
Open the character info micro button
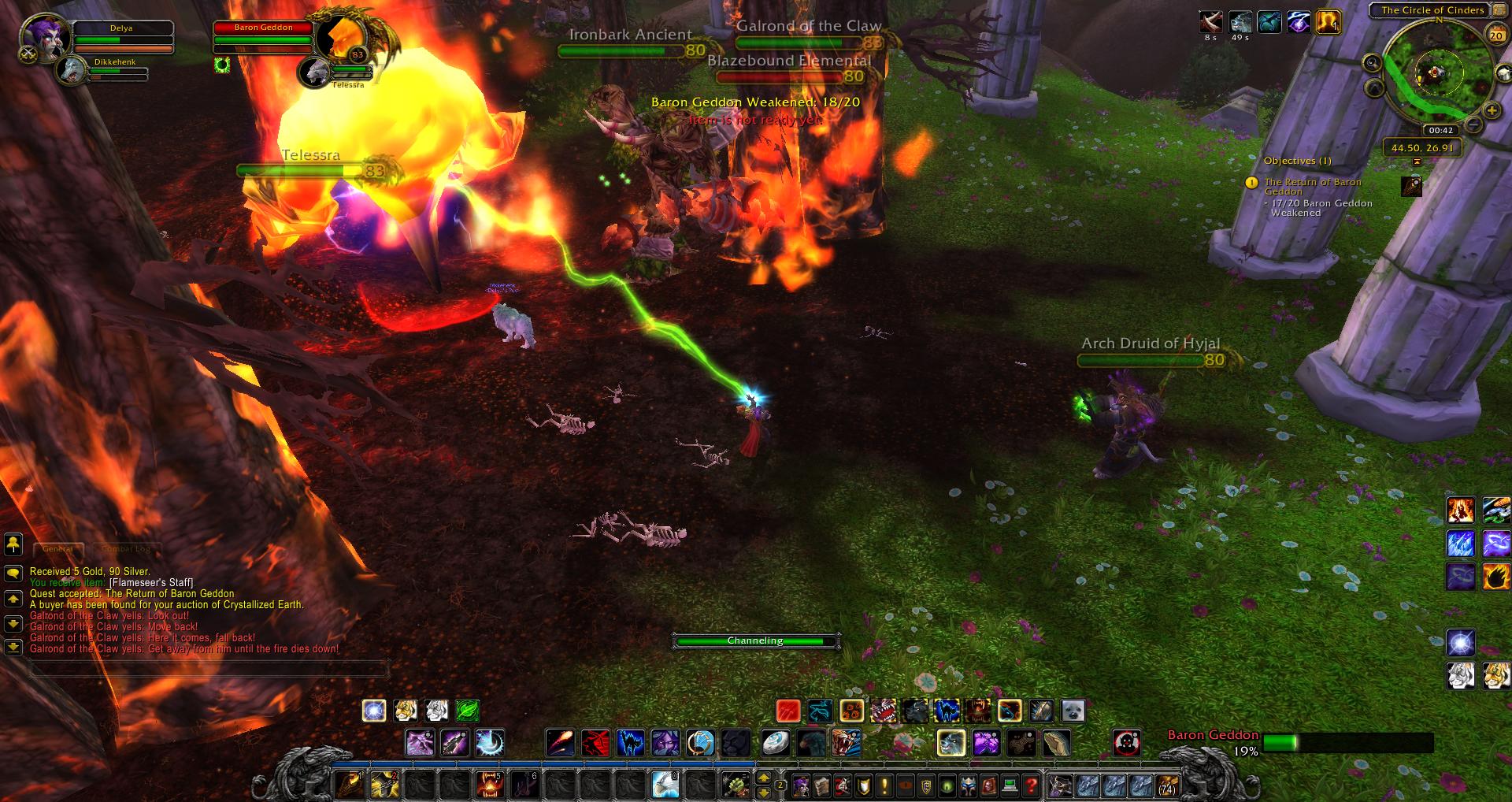(x=801, y=785)
